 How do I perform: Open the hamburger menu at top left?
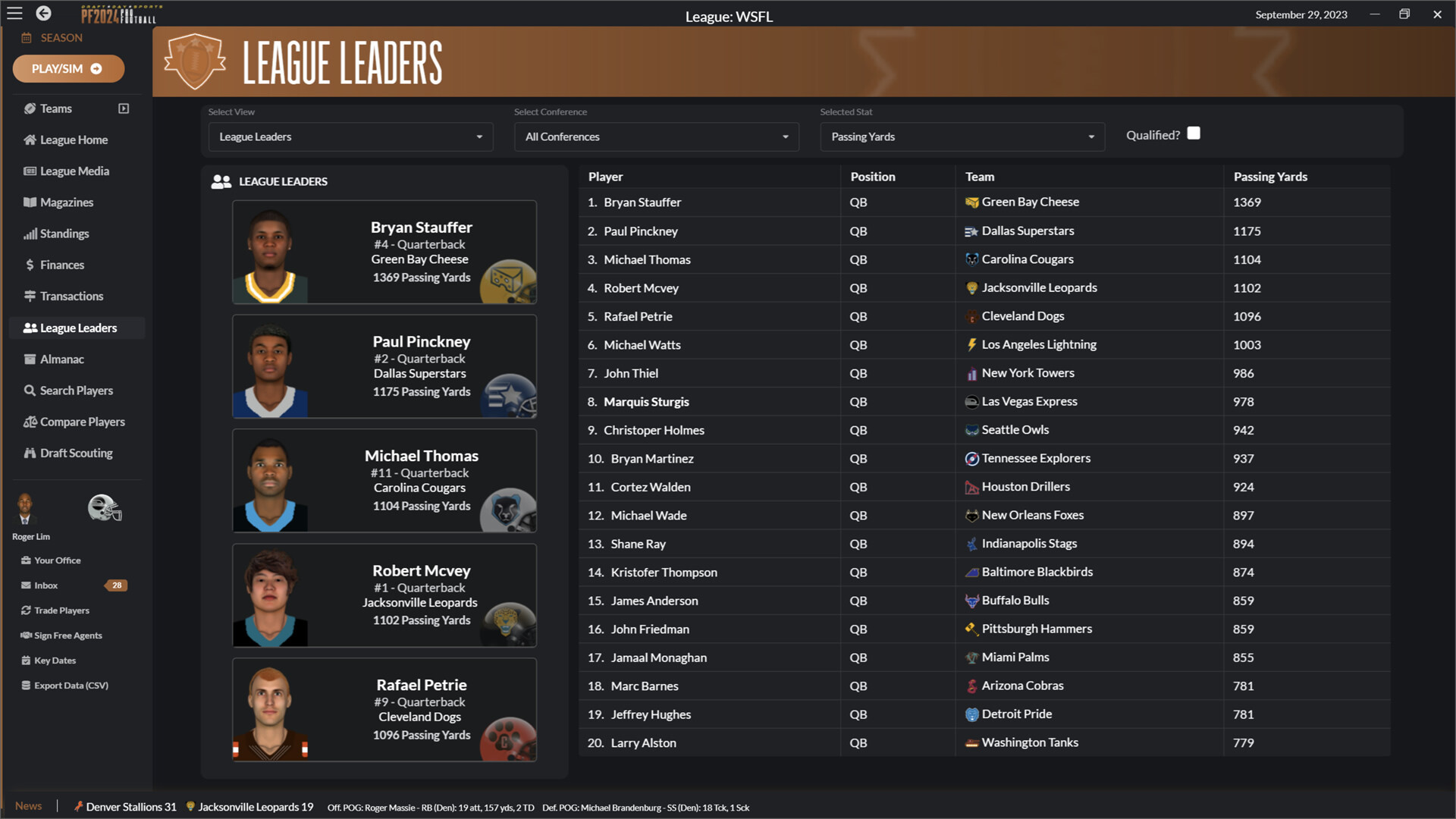point(14,13)
